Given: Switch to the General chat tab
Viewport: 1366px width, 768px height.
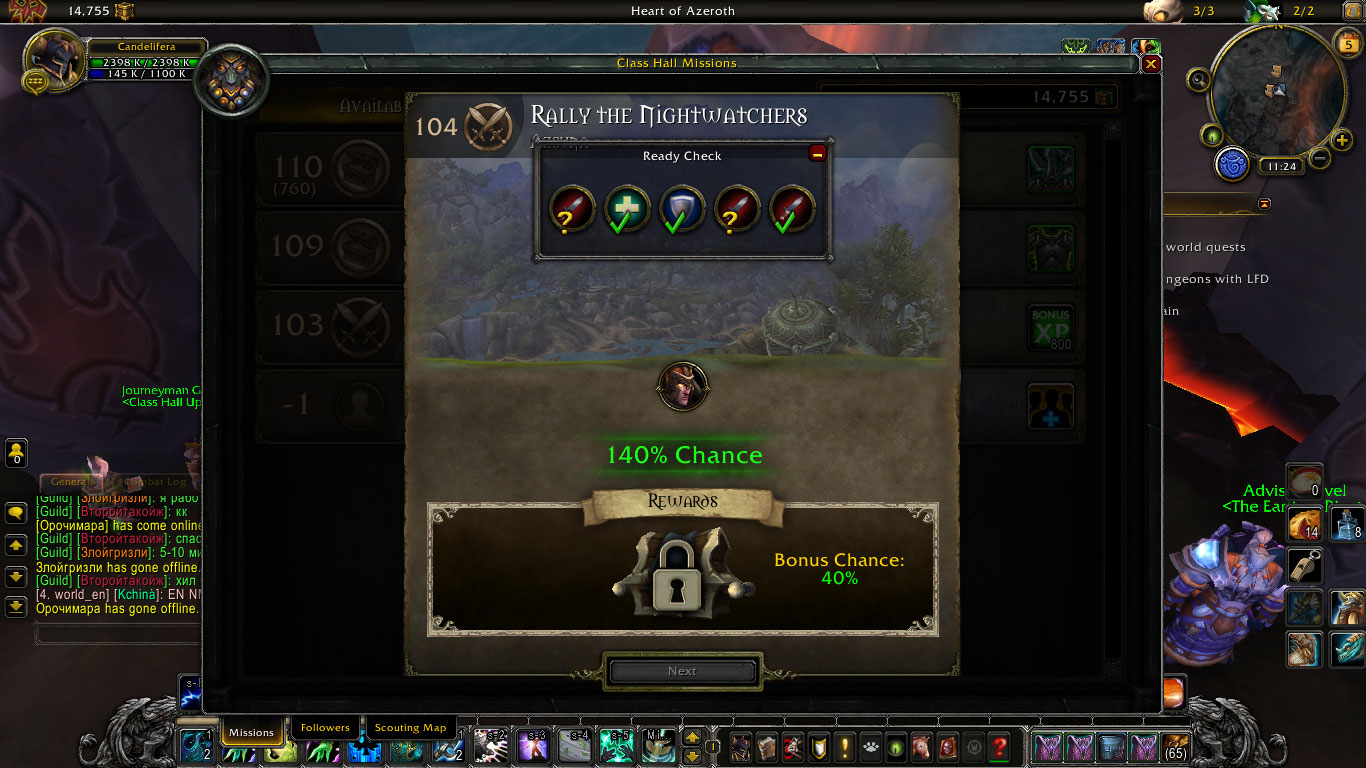Looking at the screenshot, I should (71, 482).
